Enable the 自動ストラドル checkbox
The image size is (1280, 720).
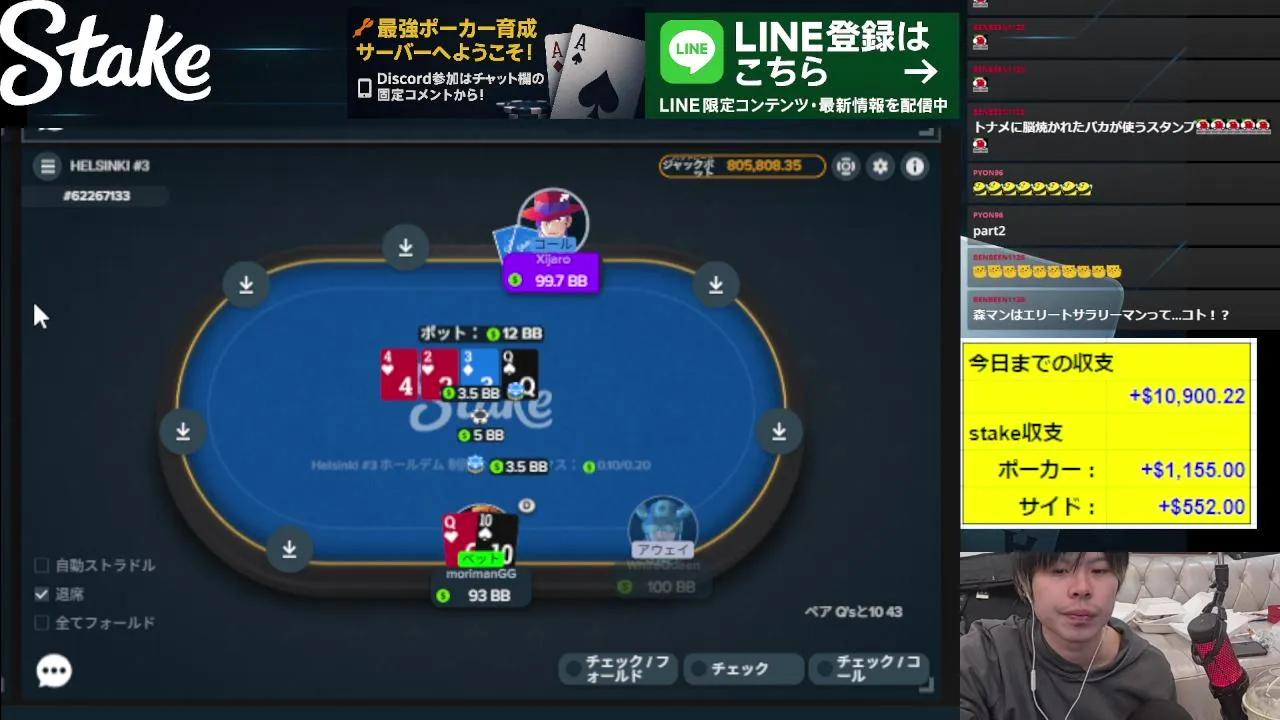point(41,565)
